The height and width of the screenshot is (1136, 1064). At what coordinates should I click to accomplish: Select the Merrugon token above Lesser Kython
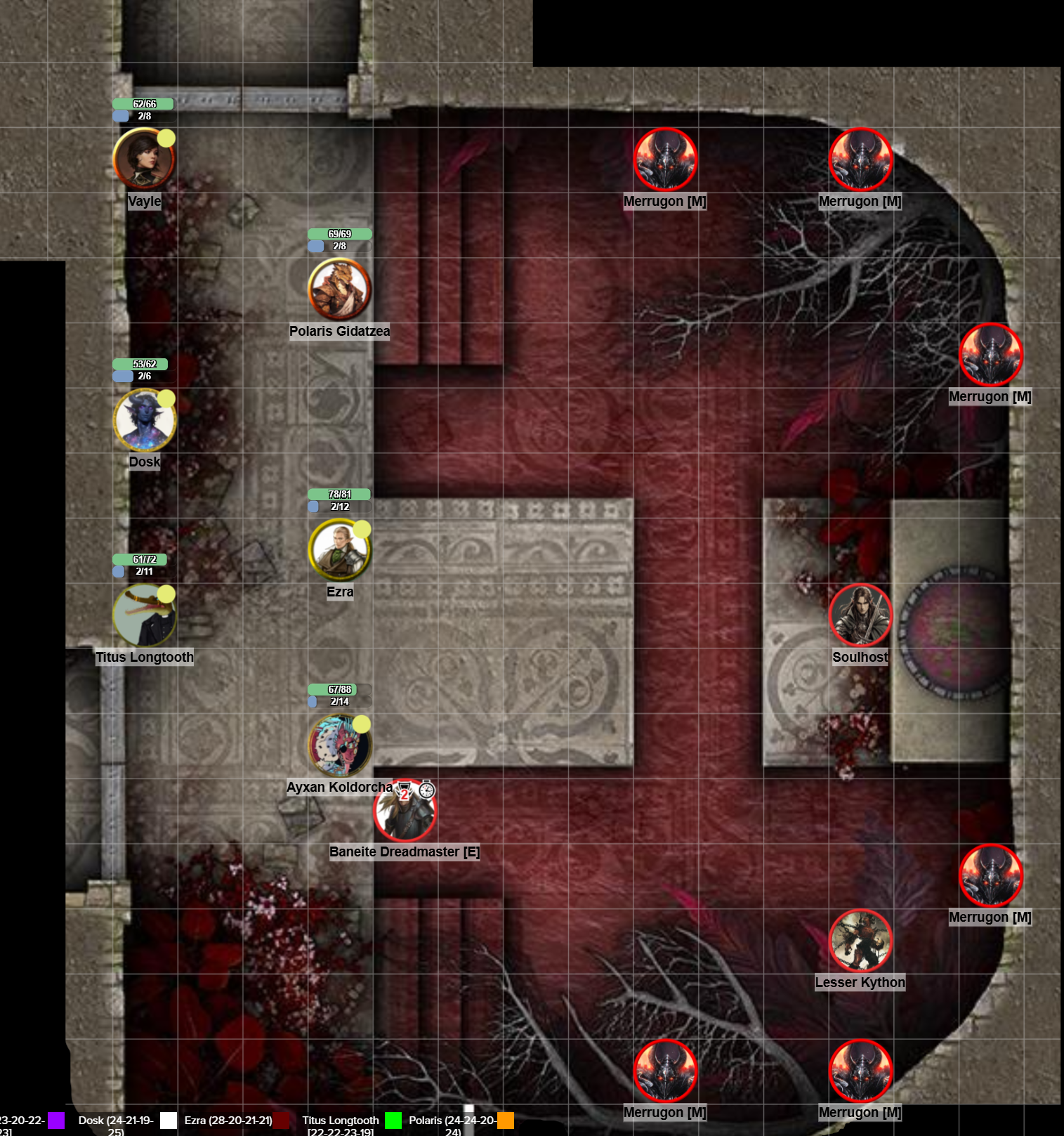pos(991,875)
